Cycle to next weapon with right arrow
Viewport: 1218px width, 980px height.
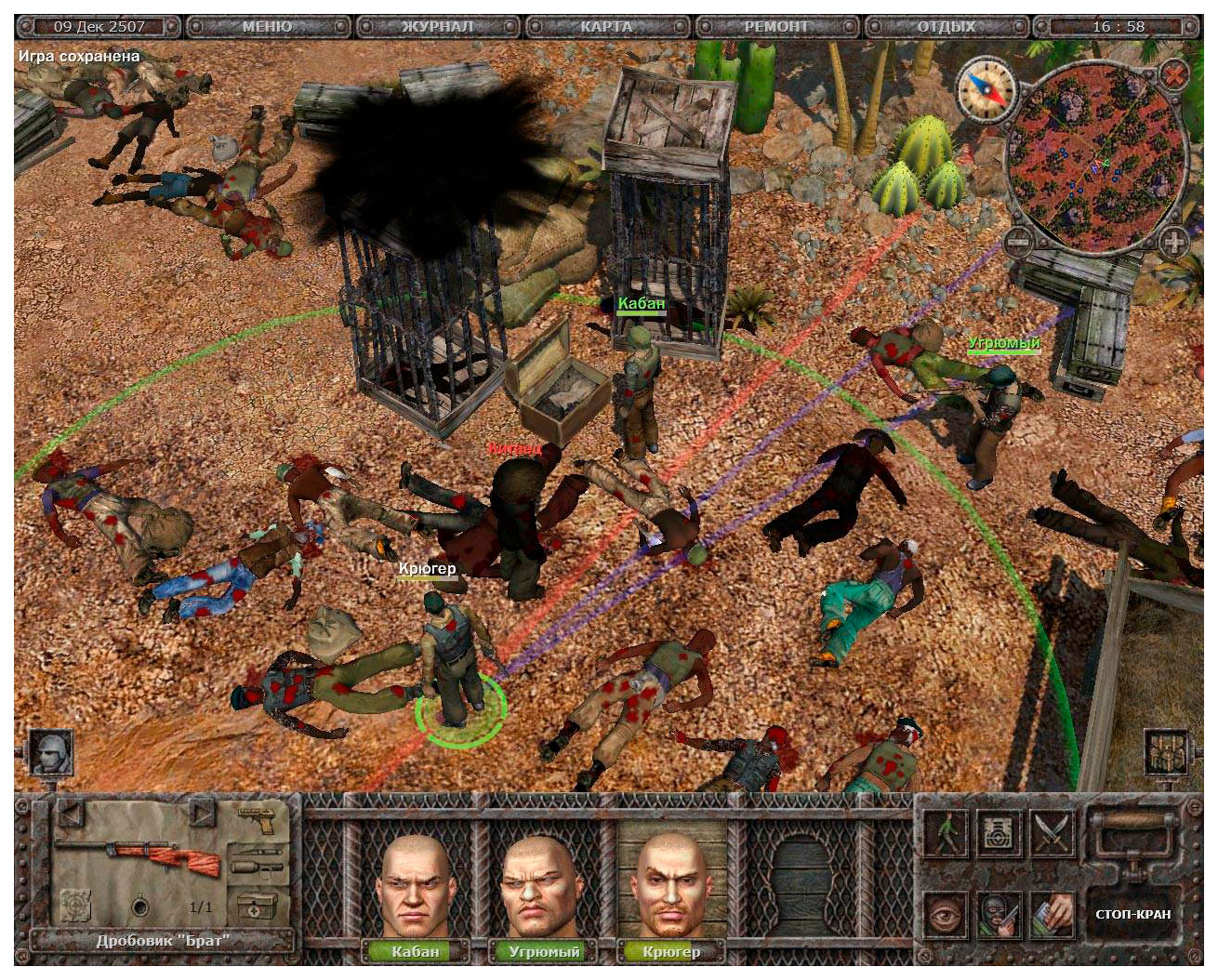202,815
